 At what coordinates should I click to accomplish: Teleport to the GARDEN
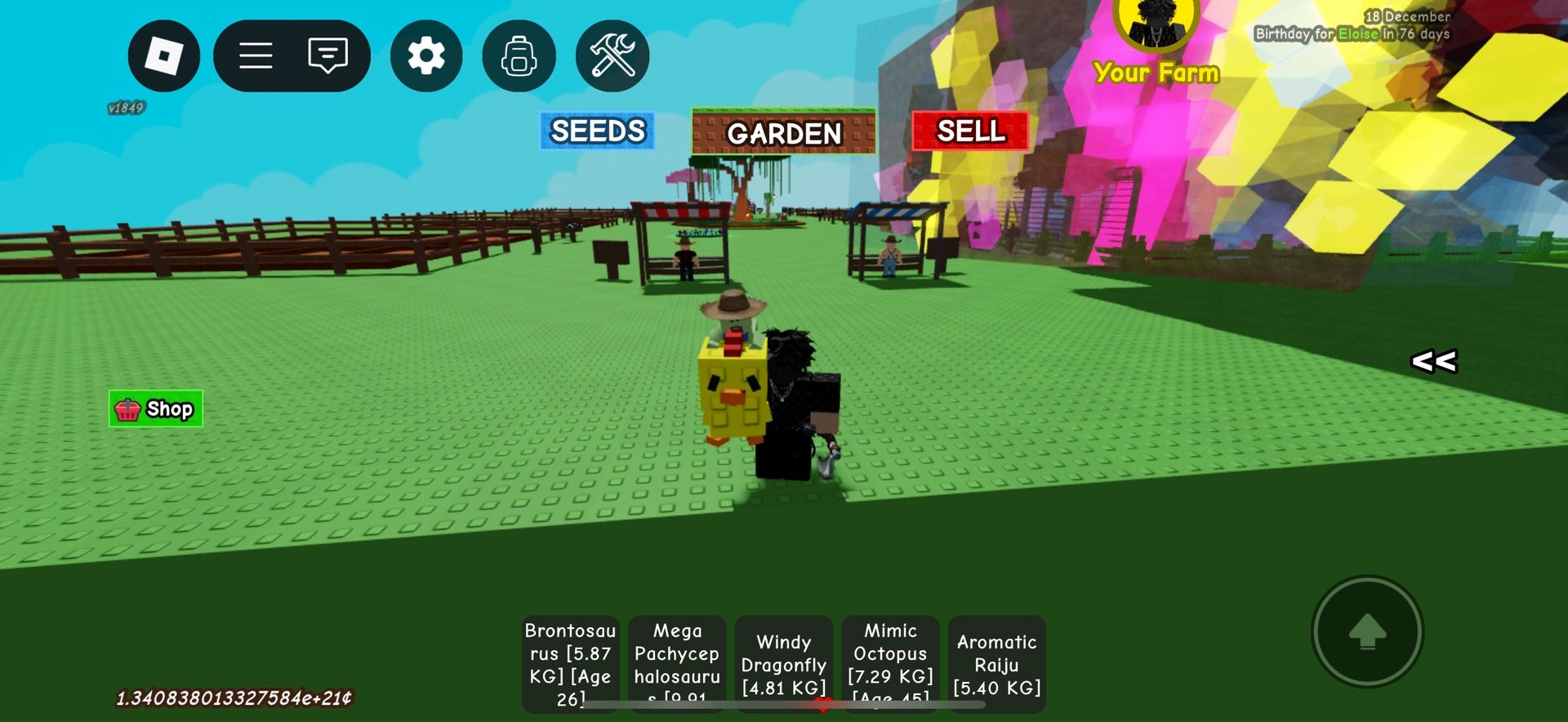(783, 131)
